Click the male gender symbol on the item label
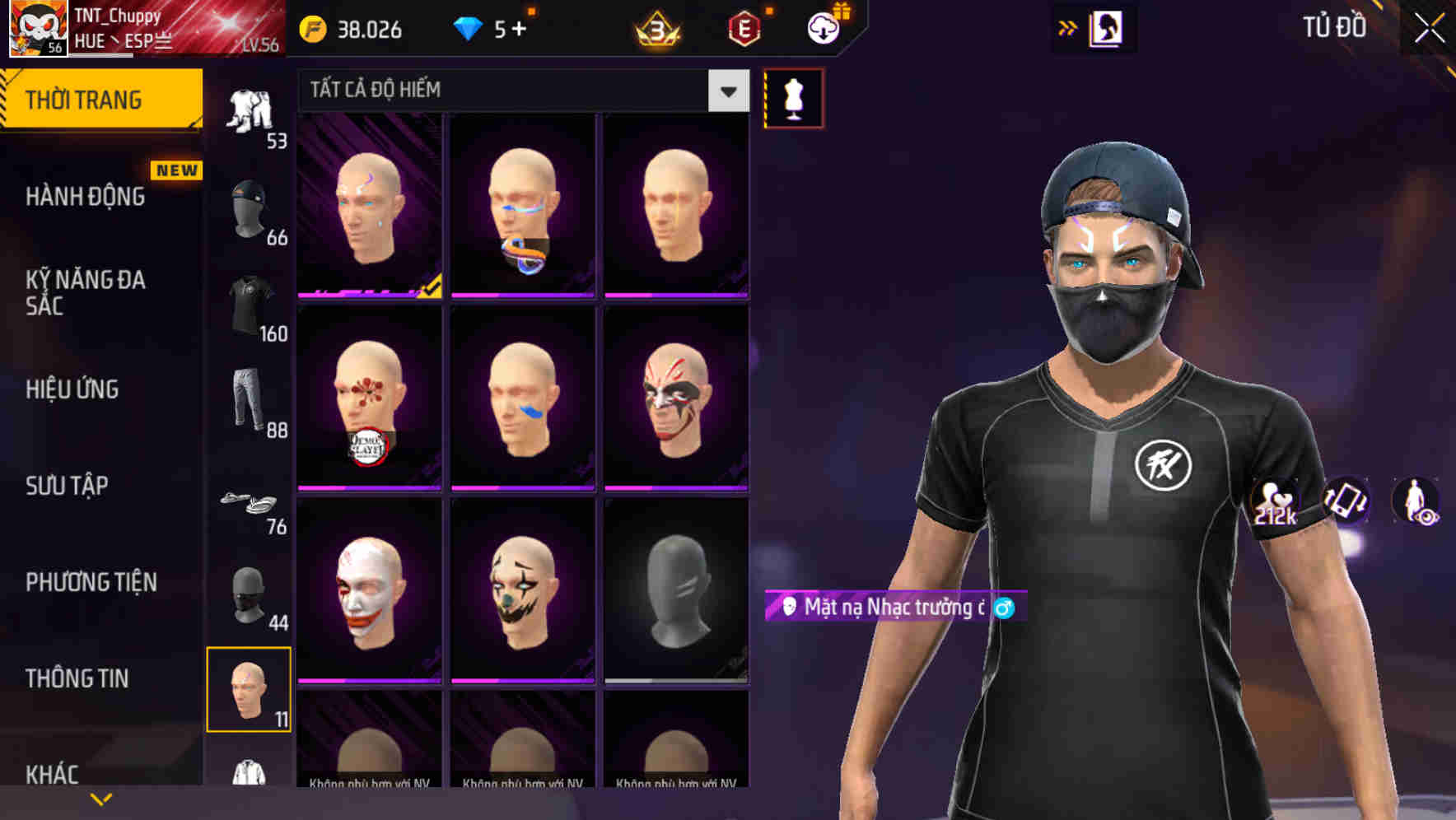Viewport: 1456px width, 820px height. [x=1001, y=608]
